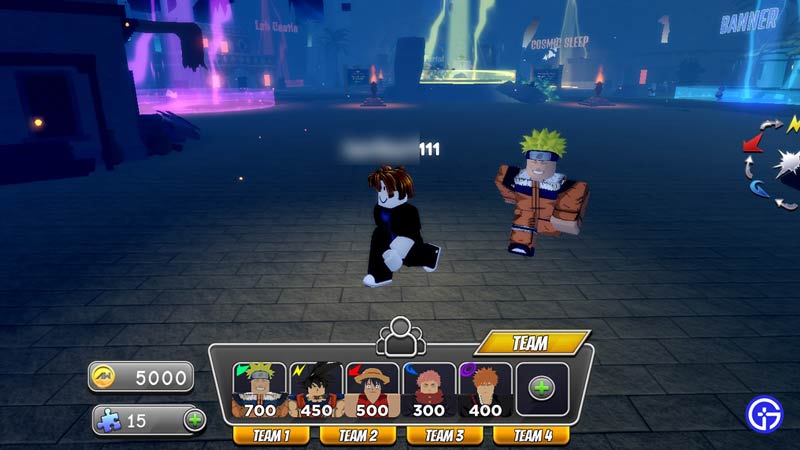Image resolution: width=800 pixels, height=450 pixels.
Task: Switch to Team 2 tab
Action: click(358, 435)
